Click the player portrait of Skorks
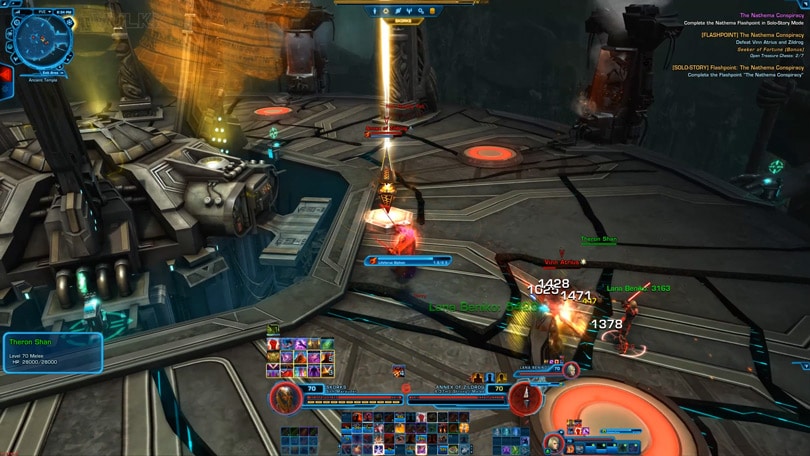The height and width of the screenshot is (456, 810). coord(286,398)
